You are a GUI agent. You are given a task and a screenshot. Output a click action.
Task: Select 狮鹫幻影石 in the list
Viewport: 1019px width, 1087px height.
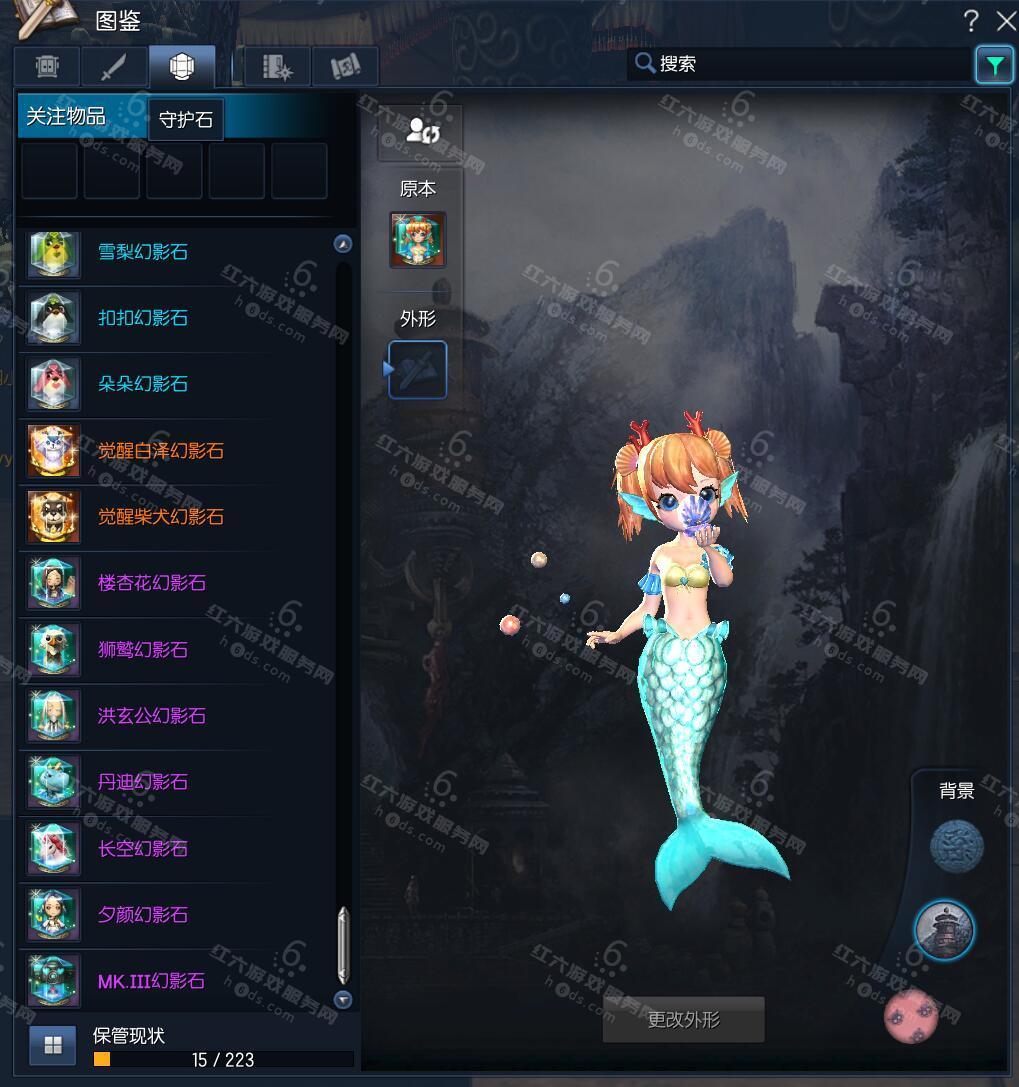tap(142, 650)
